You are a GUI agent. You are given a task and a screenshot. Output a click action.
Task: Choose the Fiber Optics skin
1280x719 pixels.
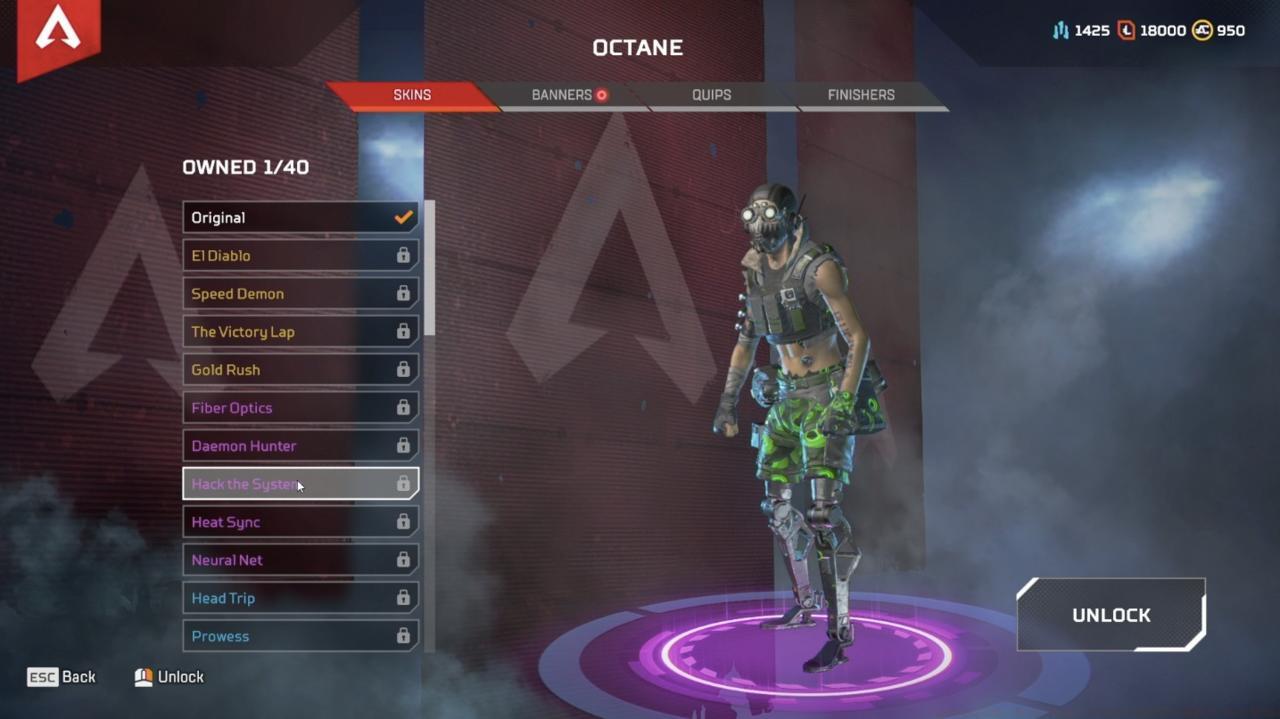[x=300, y=408]
